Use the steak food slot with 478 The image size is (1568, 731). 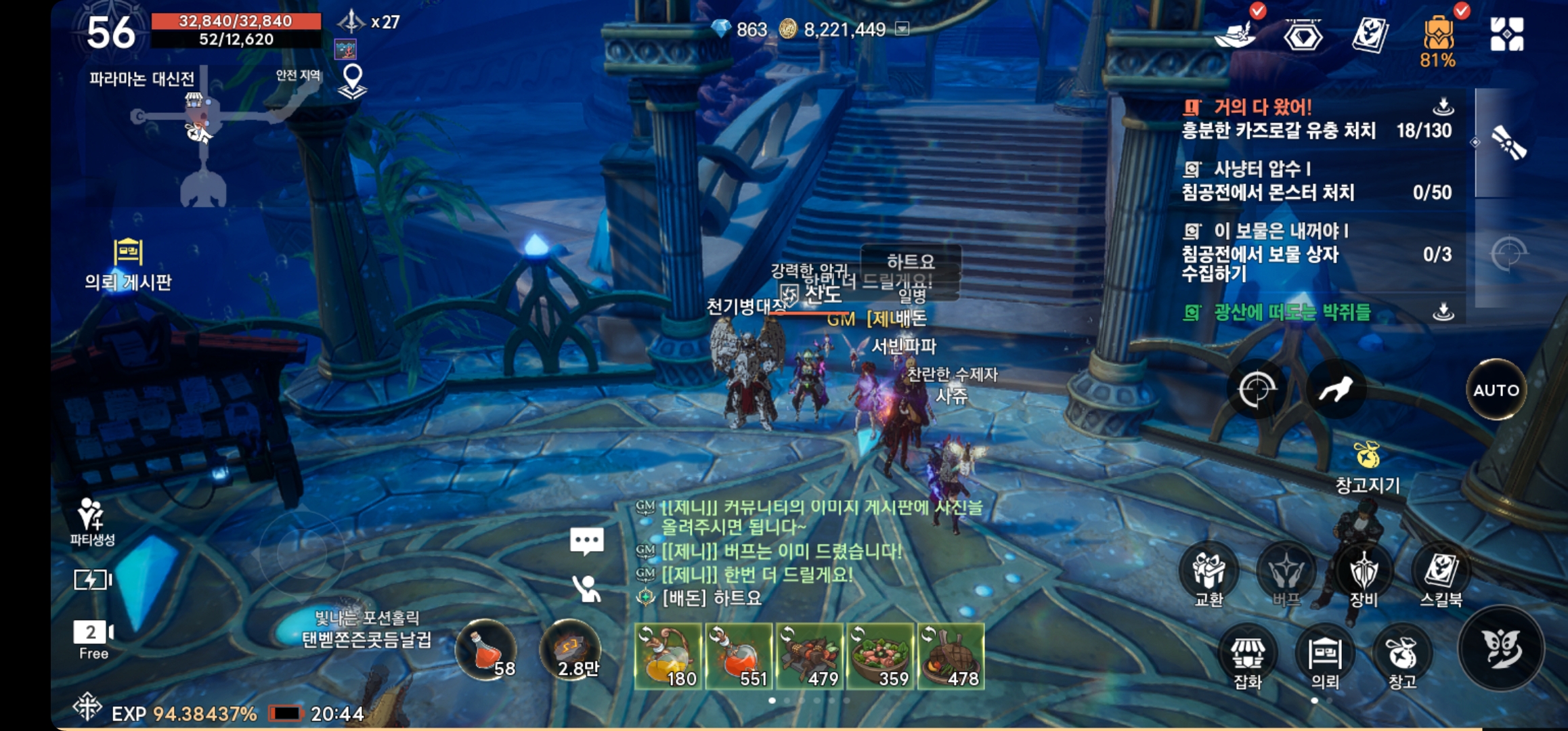pyautogui.click(x=951, y=657)
